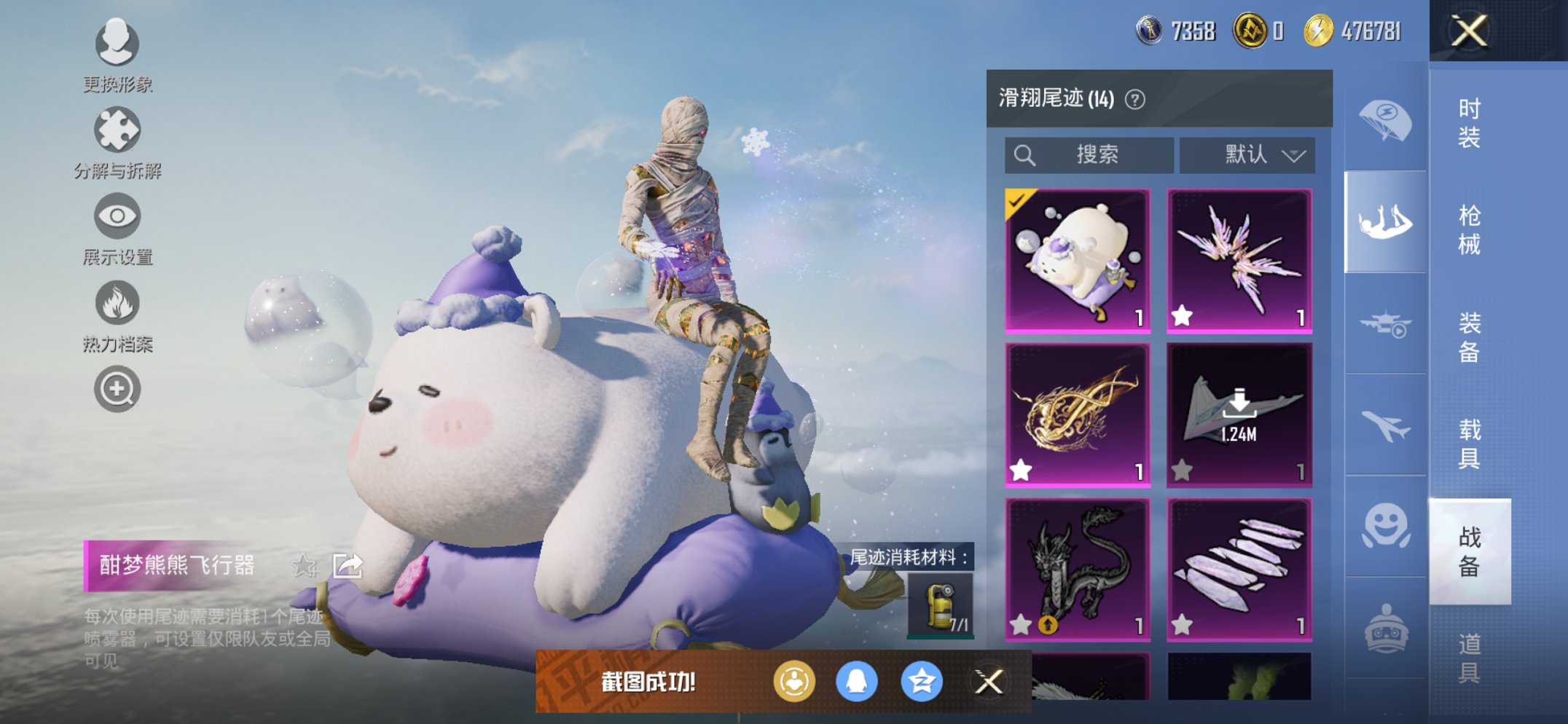Switch to the 枪械 firearms tab
The height and width of the screenshot is (724, 1568).
click(1469, 229)
